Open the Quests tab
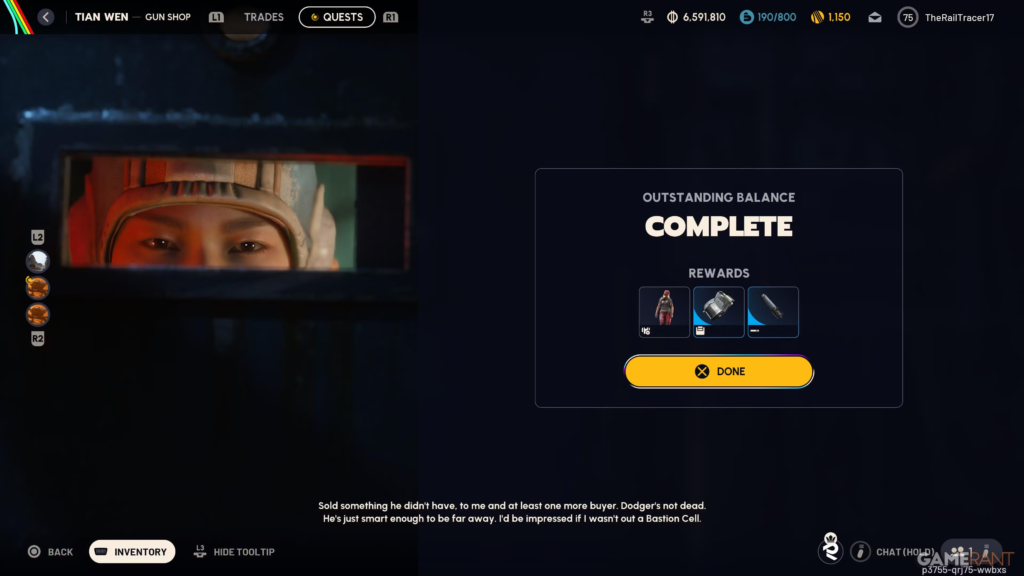 point(337,17)
